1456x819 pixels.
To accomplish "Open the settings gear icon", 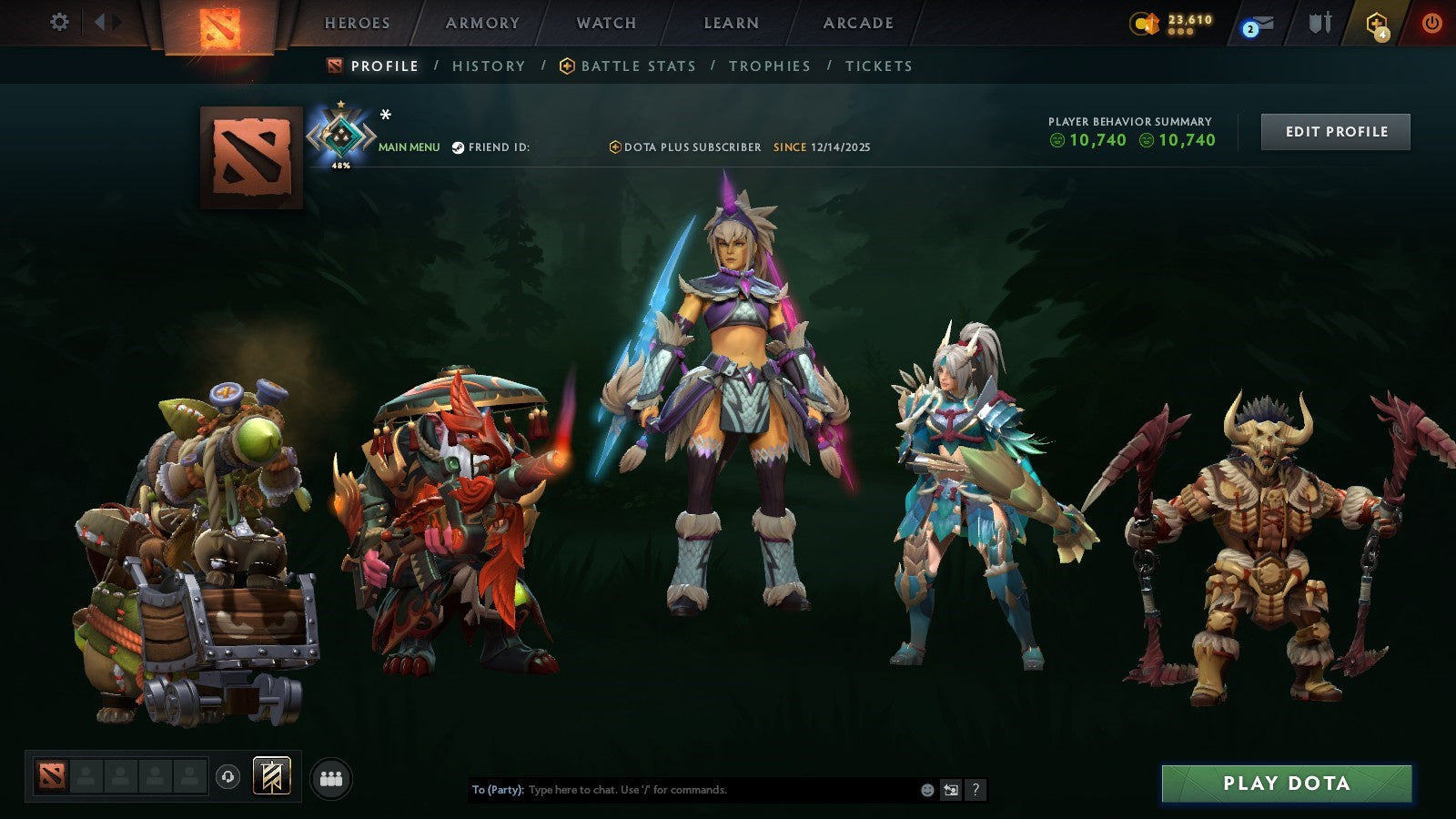I will (x=60, y=22).
